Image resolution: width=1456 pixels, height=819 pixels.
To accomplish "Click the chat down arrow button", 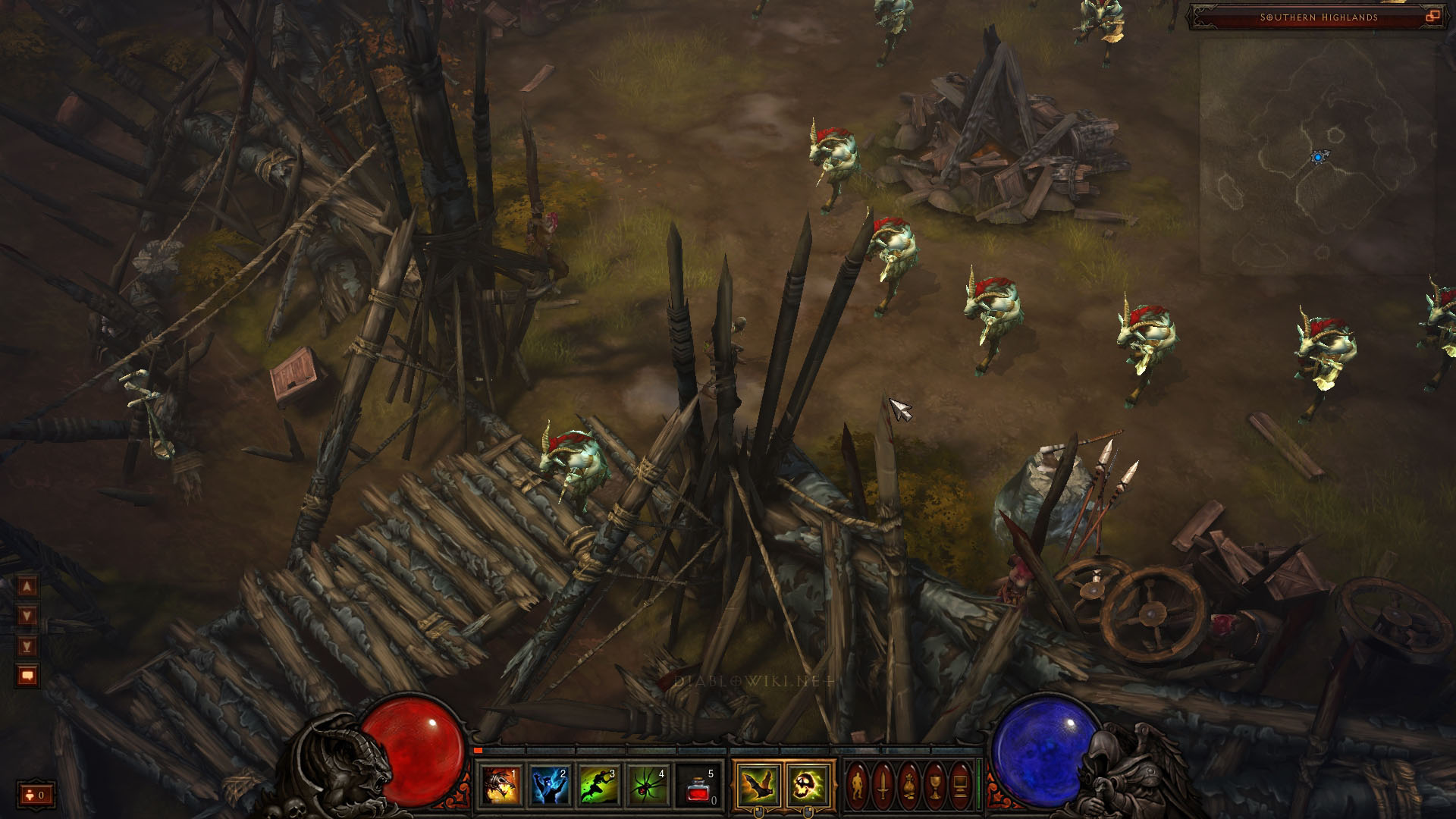I will point(27,615).
